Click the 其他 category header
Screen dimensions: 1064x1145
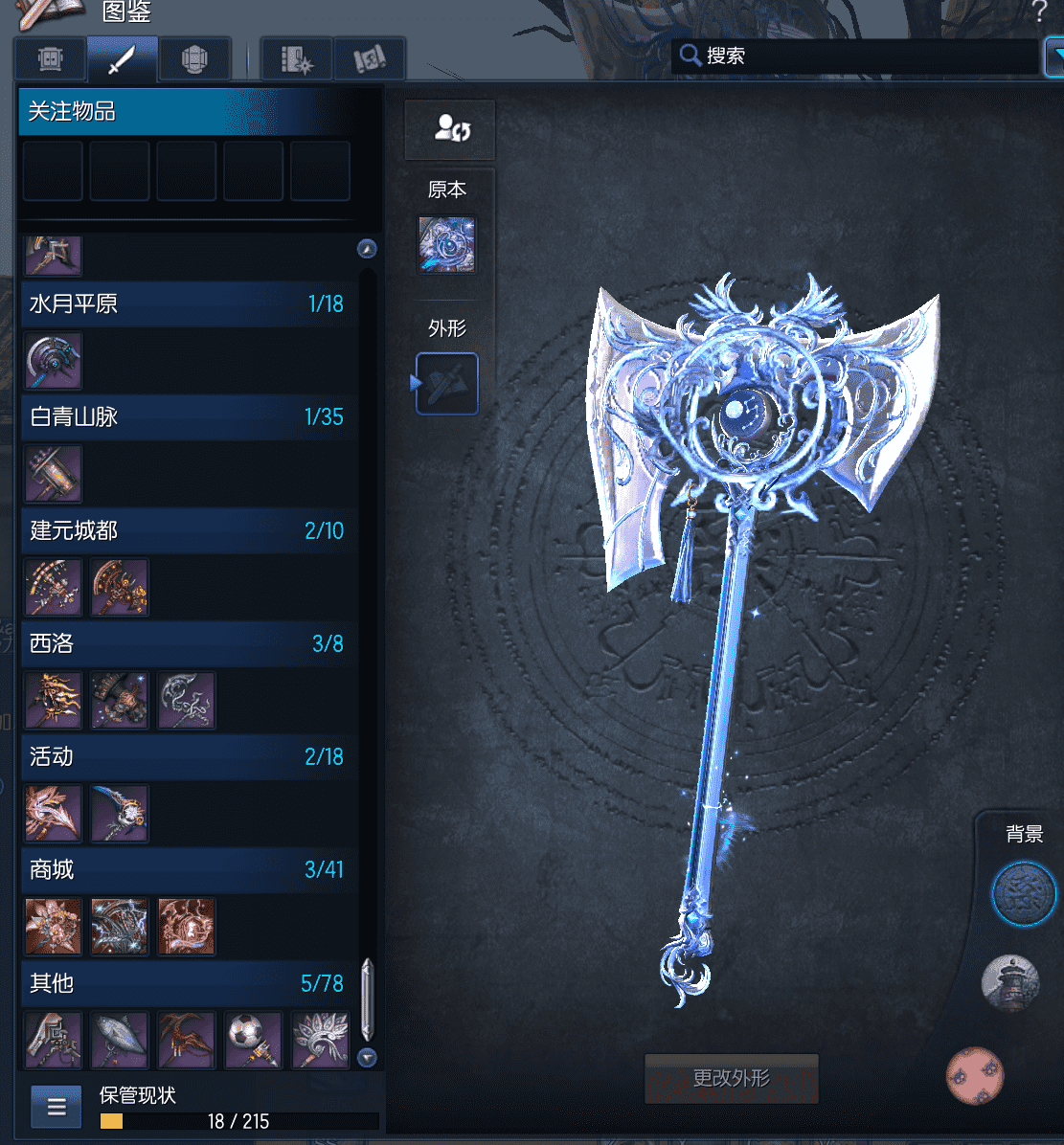coord(188,982)
